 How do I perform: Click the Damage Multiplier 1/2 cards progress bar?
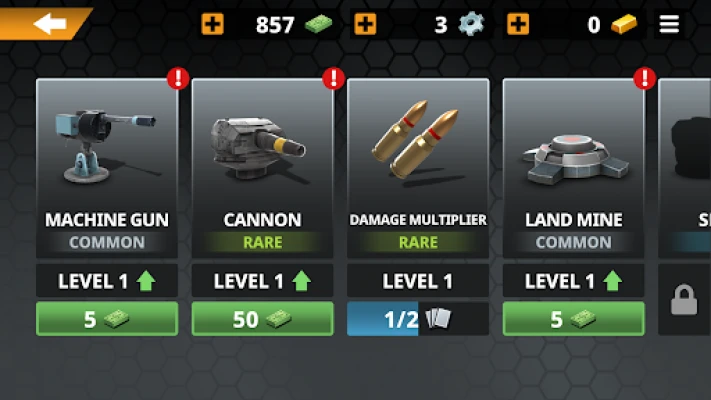(418, 319)
